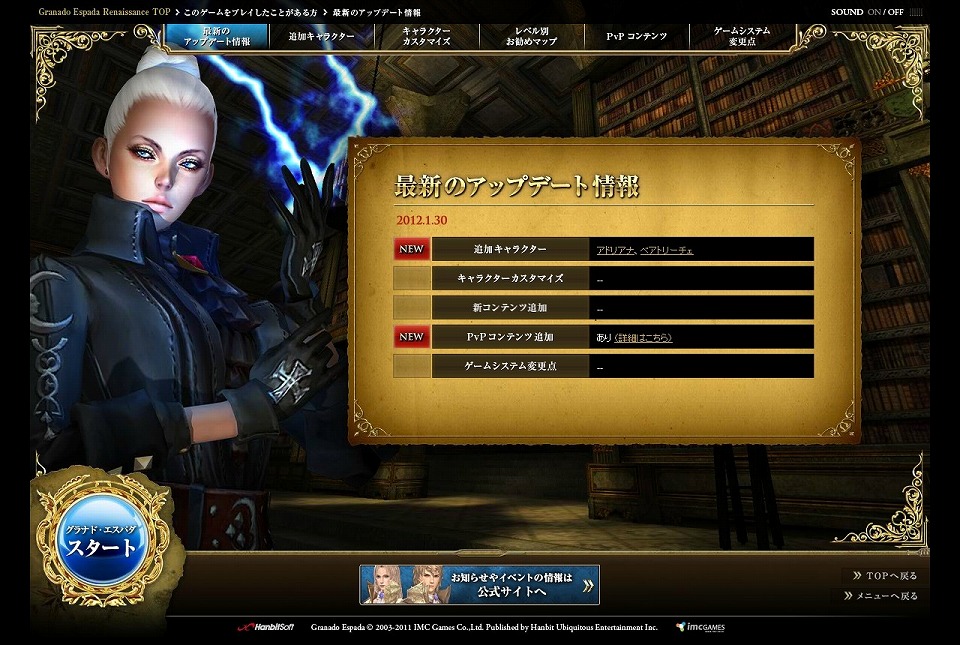Click the HanbitSoft logo
This screenshot has height=645, width=960.
pyautogui.click(x=264, y=627)
